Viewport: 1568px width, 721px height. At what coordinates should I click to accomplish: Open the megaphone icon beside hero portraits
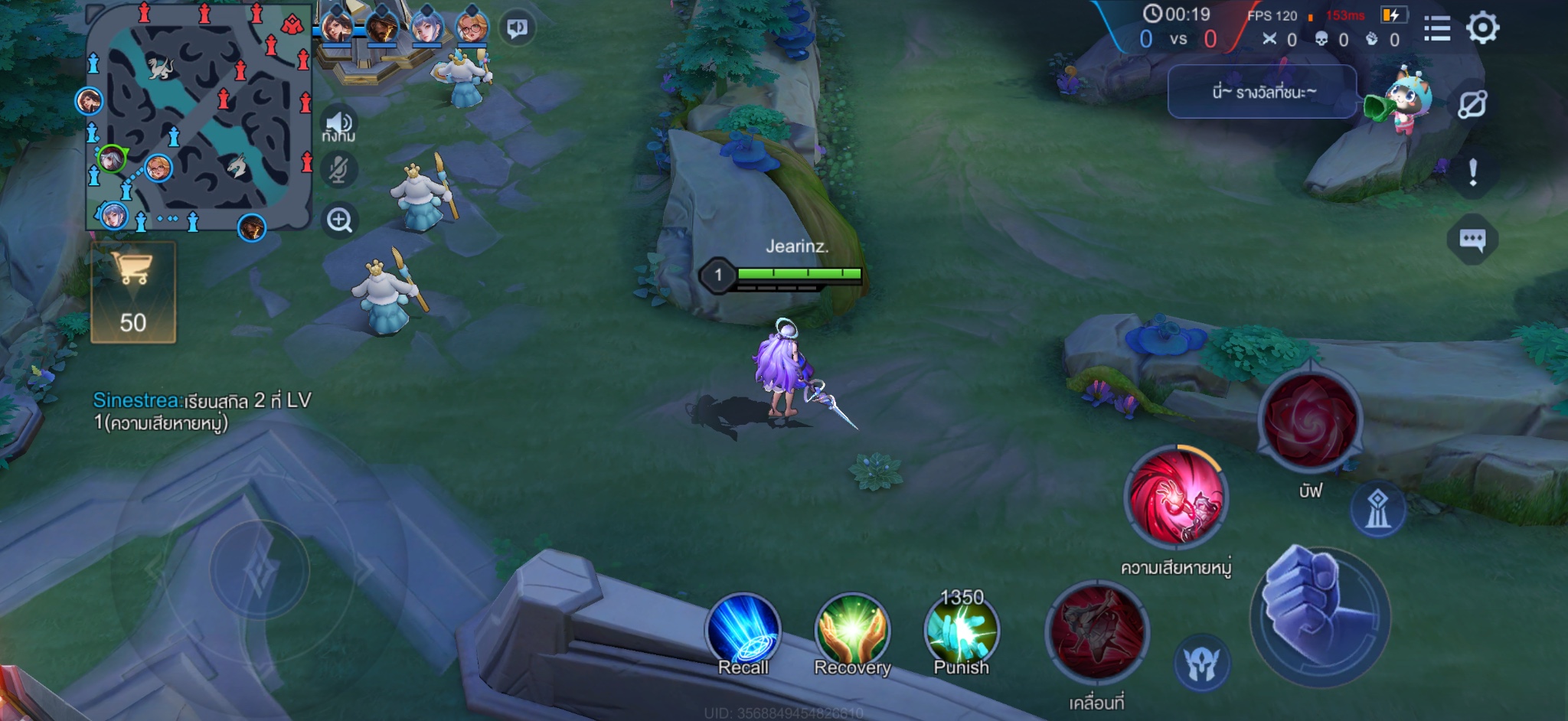click(x=518, y=29)
